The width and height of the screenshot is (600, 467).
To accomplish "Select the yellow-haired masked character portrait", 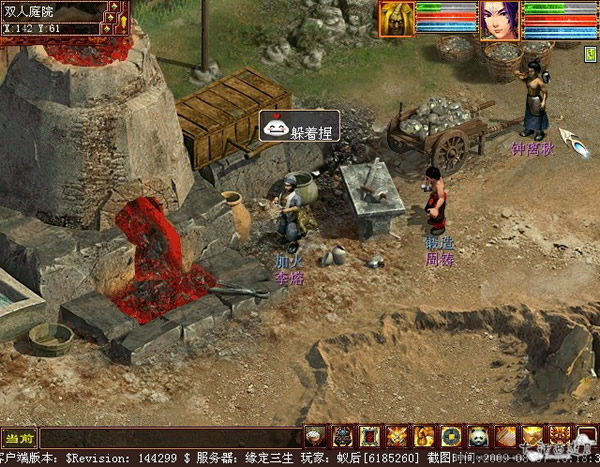I will pyautogui.click(x=397, y=19).
